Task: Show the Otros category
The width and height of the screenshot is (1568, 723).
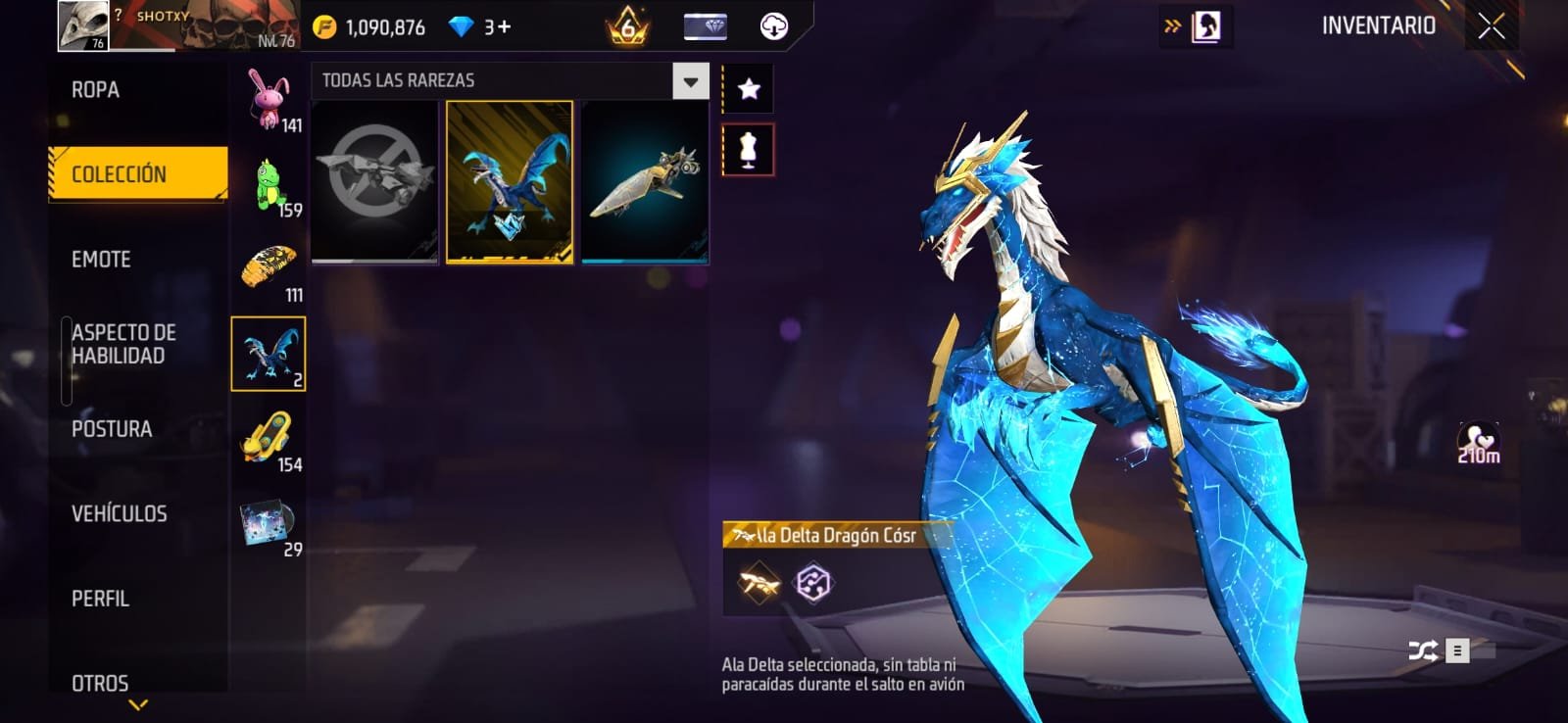Action: pyautogui.click(x=100, y=683)
